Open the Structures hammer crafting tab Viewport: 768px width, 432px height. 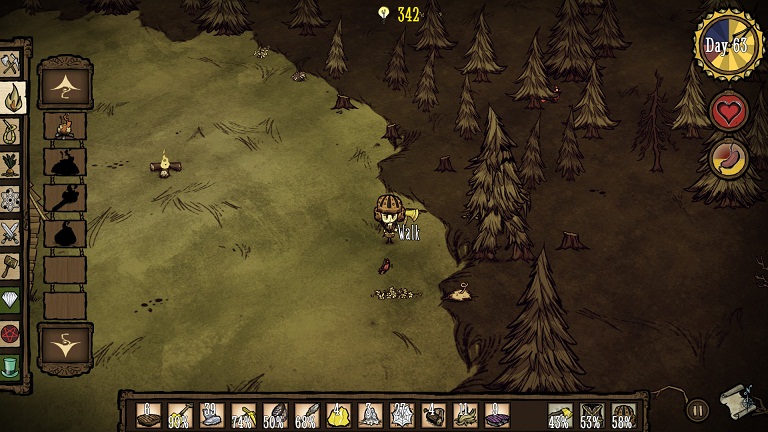(x=11, y=266)
